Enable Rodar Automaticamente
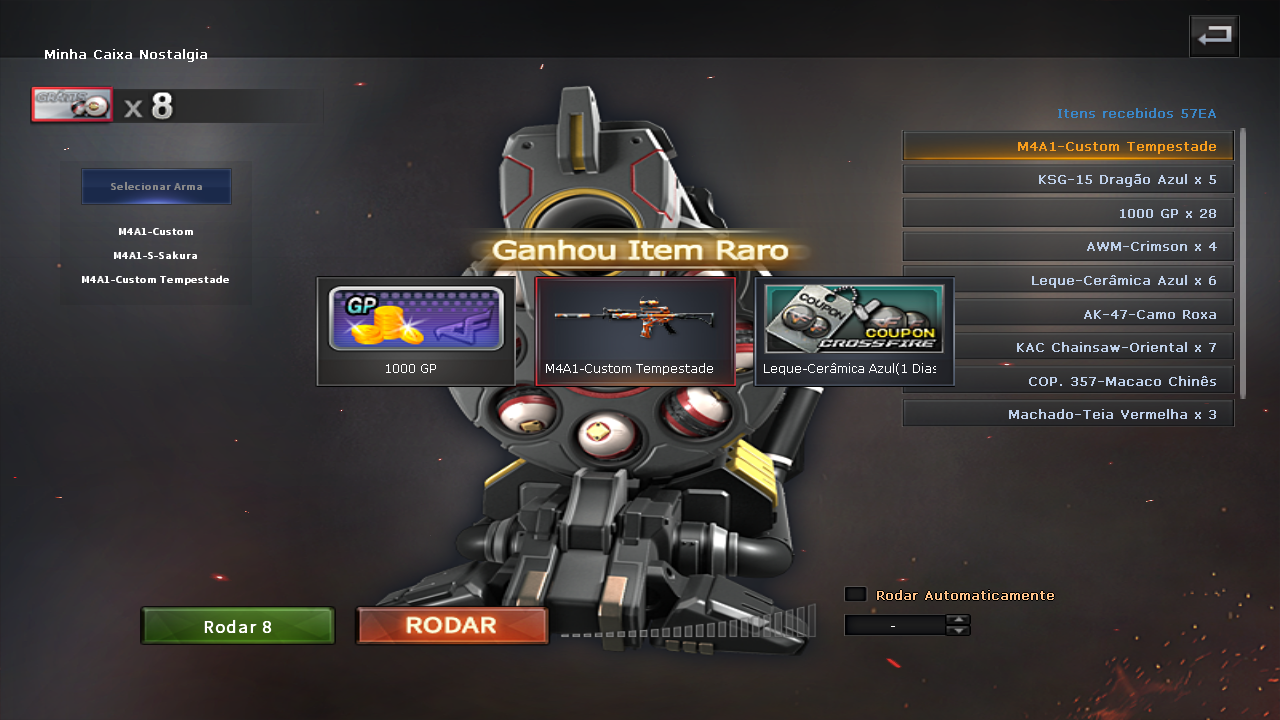The image size is (1280, 720). 855,593
